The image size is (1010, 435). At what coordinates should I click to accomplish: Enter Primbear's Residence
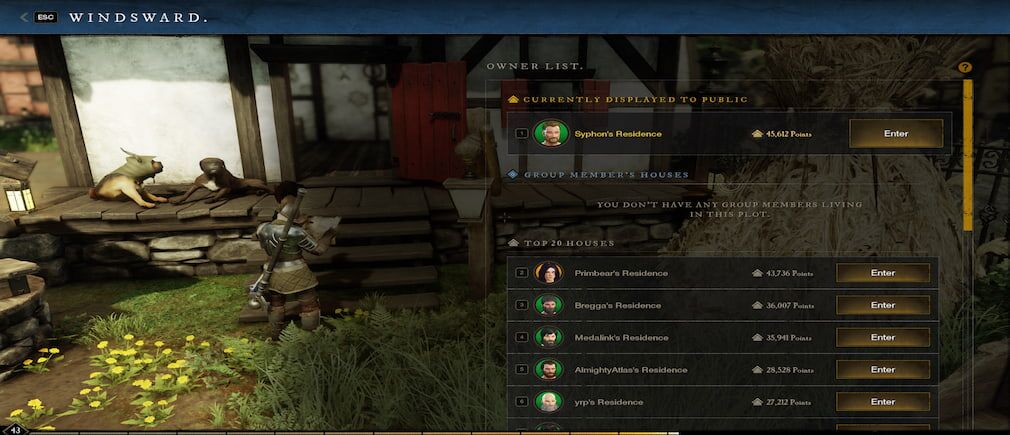(882, 273)
